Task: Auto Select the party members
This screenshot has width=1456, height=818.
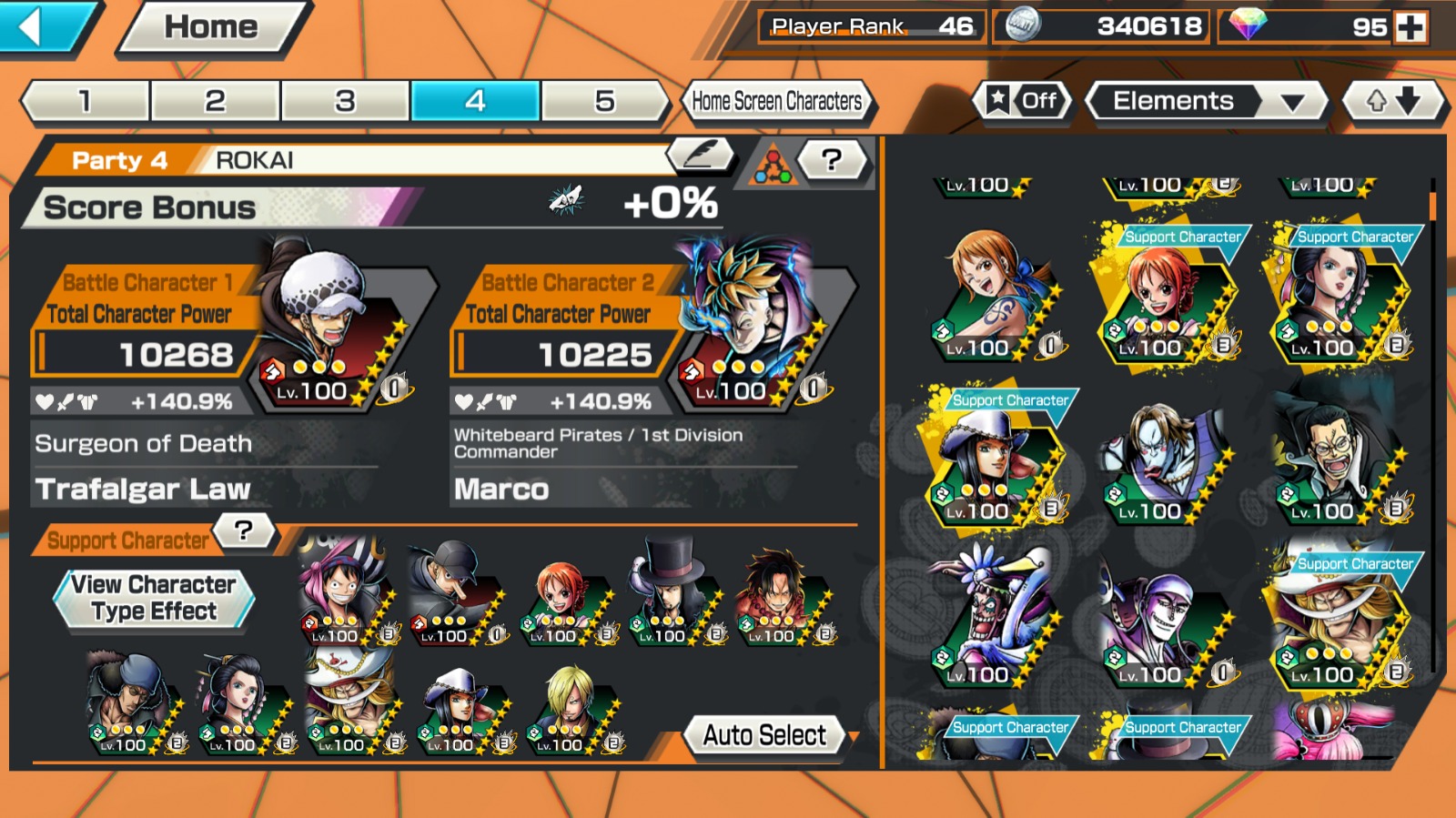Action: click(x=764, y=735)
